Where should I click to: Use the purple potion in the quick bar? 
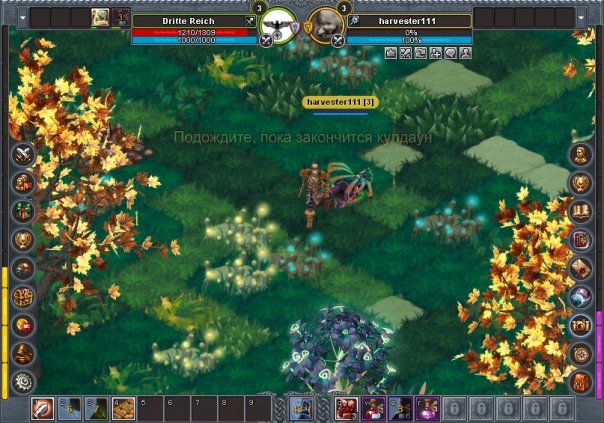click(x=428, y=408)
